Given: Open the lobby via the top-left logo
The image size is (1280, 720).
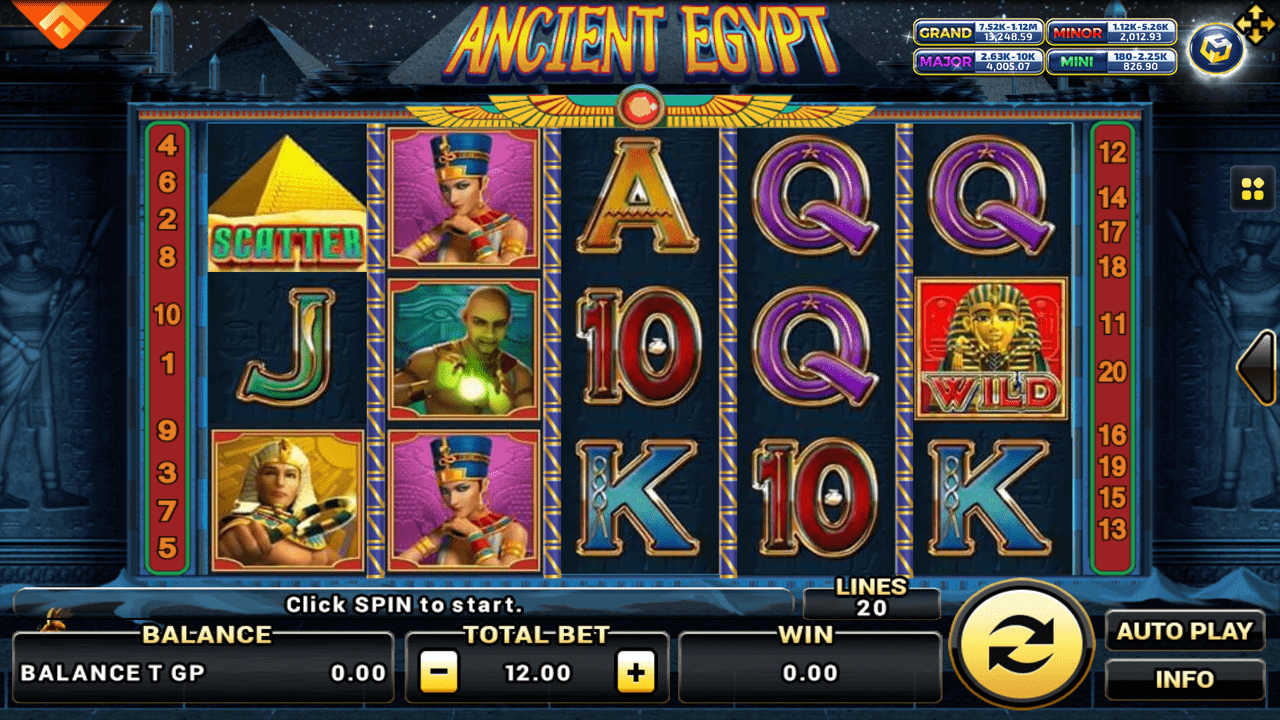Looking at the screenshot, I should [x=60, y=24].
